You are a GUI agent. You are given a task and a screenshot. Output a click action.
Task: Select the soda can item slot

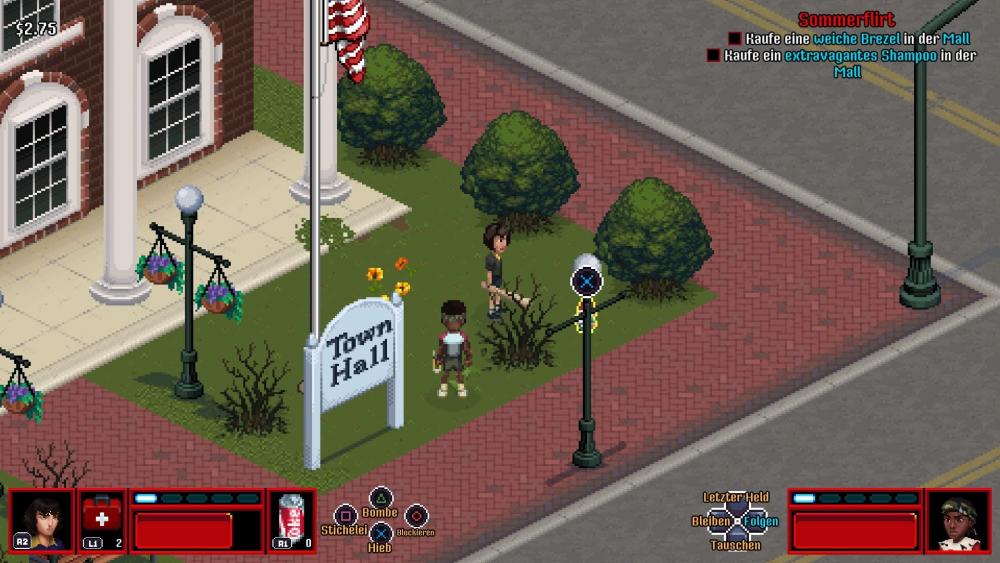tap(291, 519)
